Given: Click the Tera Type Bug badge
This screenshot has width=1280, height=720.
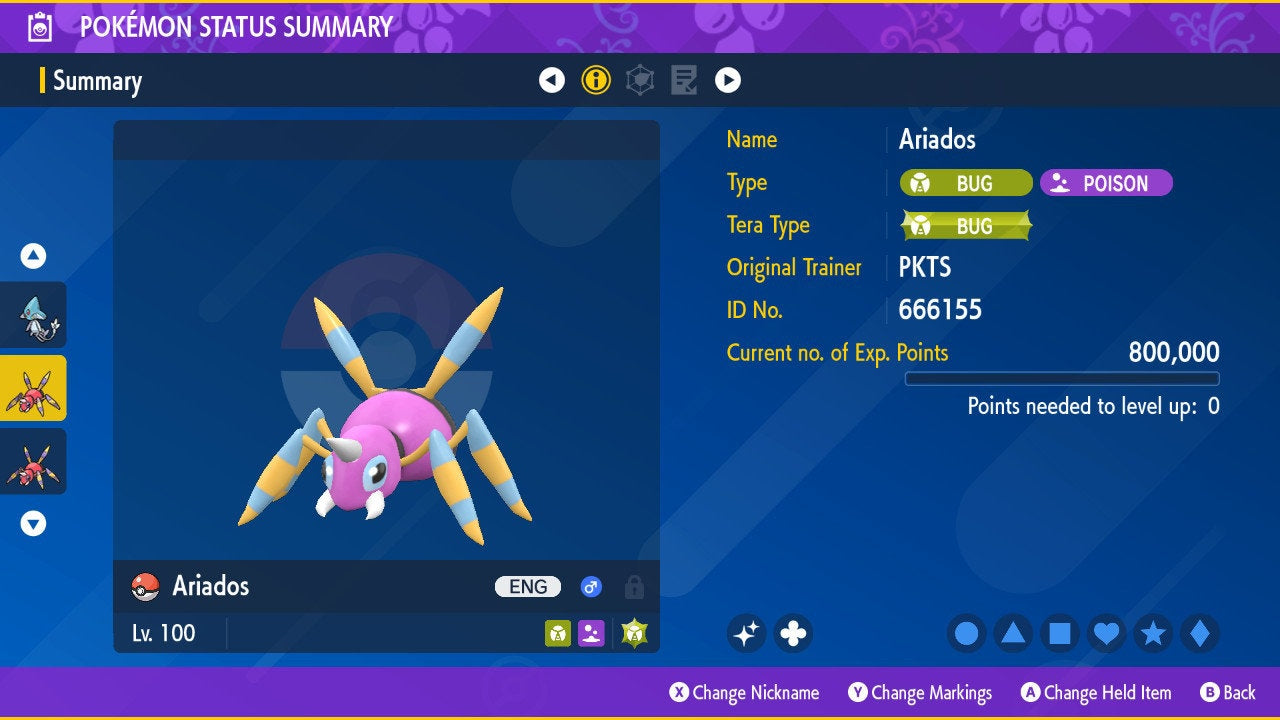Looking at the screenshot, I should click(x=966, y=226).
